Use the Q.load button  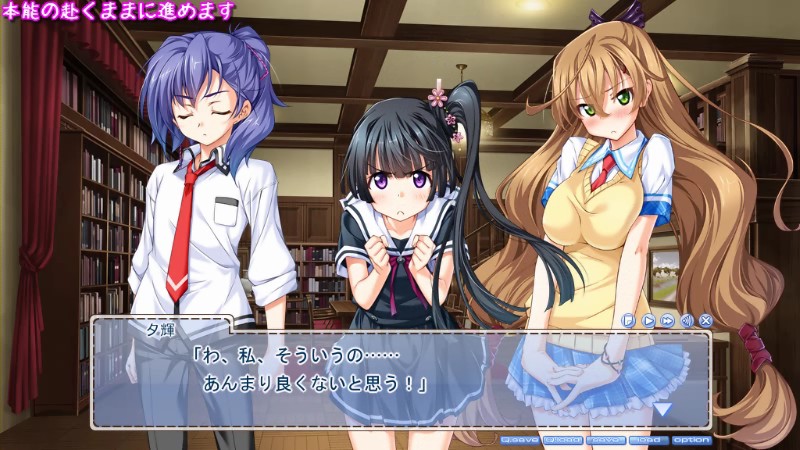563,440
